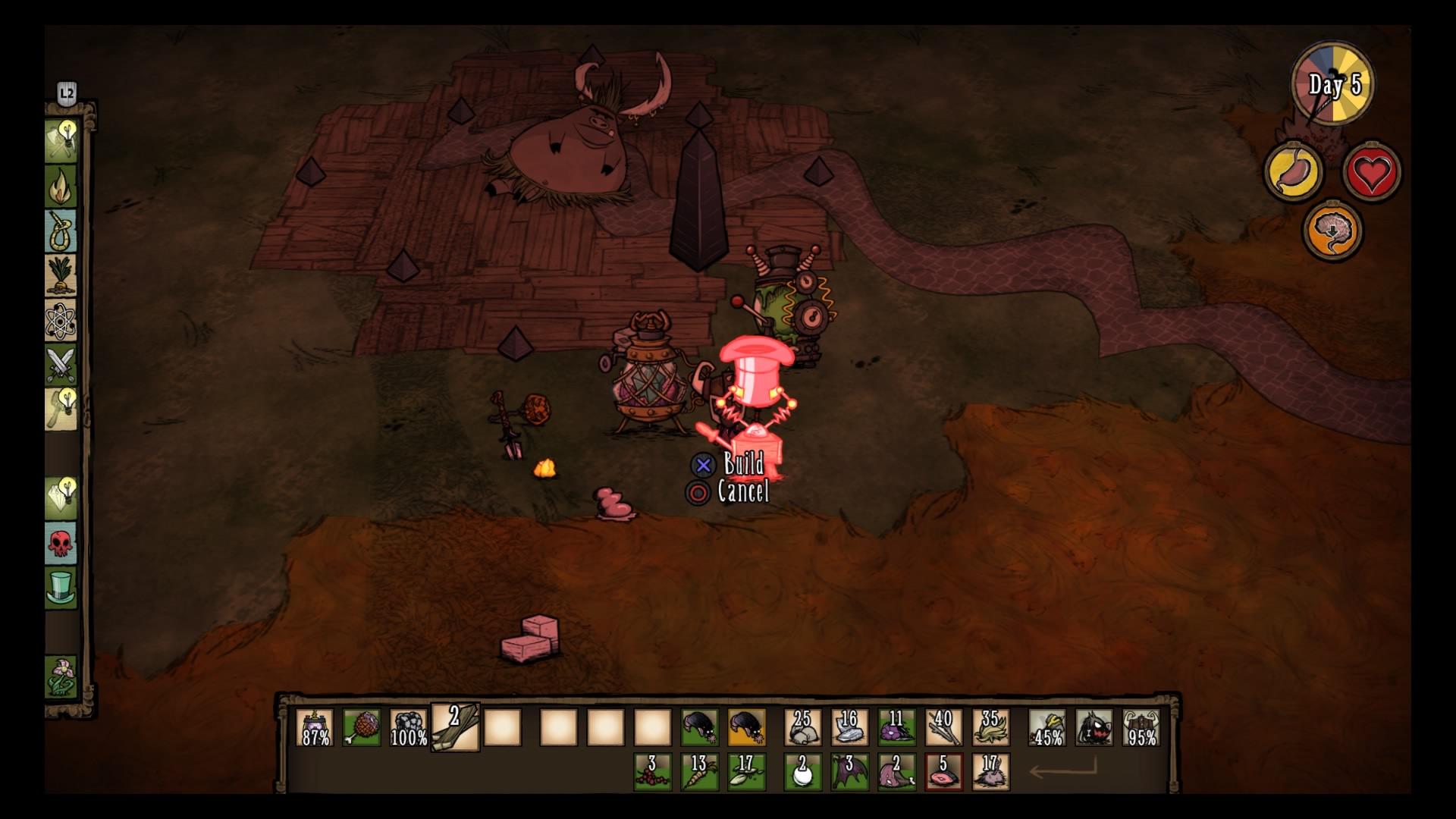Choose the stack of 13 carrots

[x=698, y=771]
